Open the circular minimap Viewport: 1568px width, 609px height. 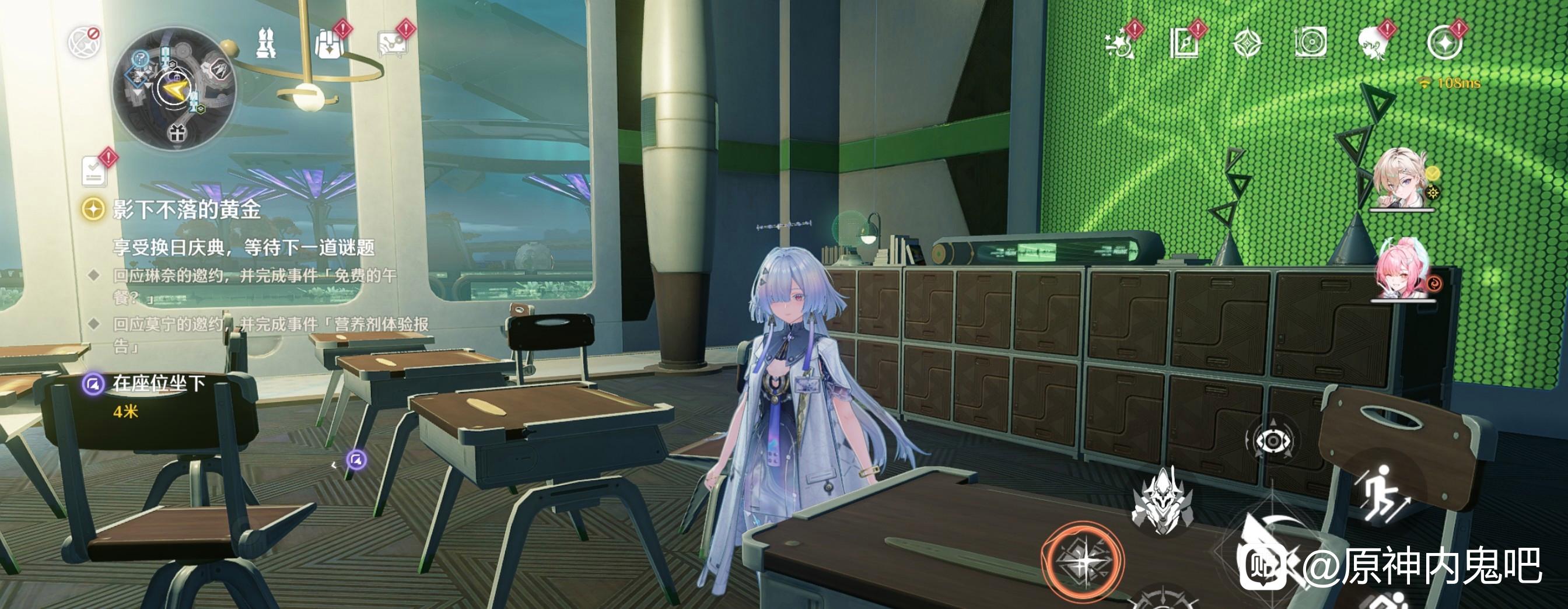click(x=174, y=89)
